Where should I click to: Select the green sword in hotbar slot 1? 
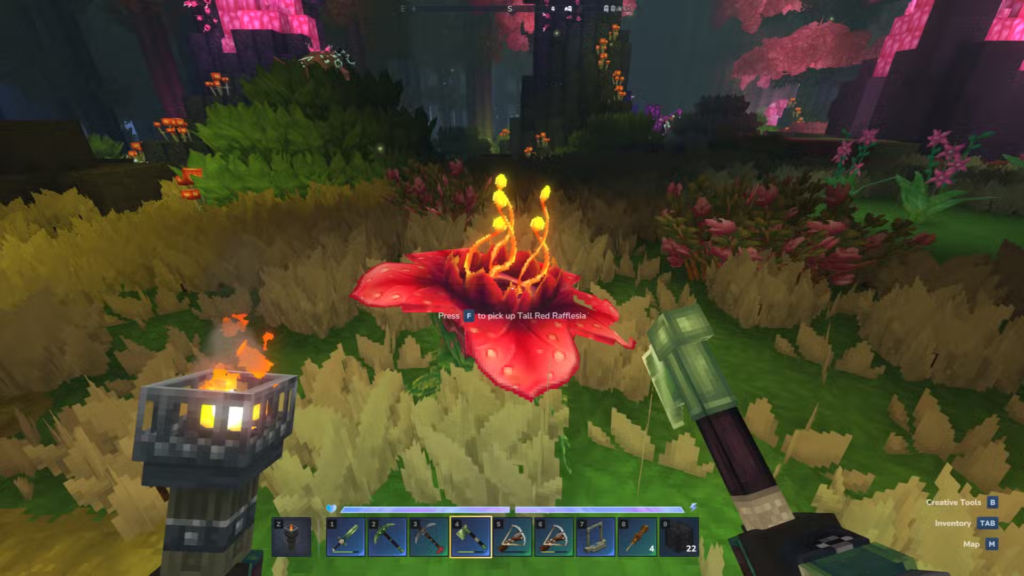point(346,537)
